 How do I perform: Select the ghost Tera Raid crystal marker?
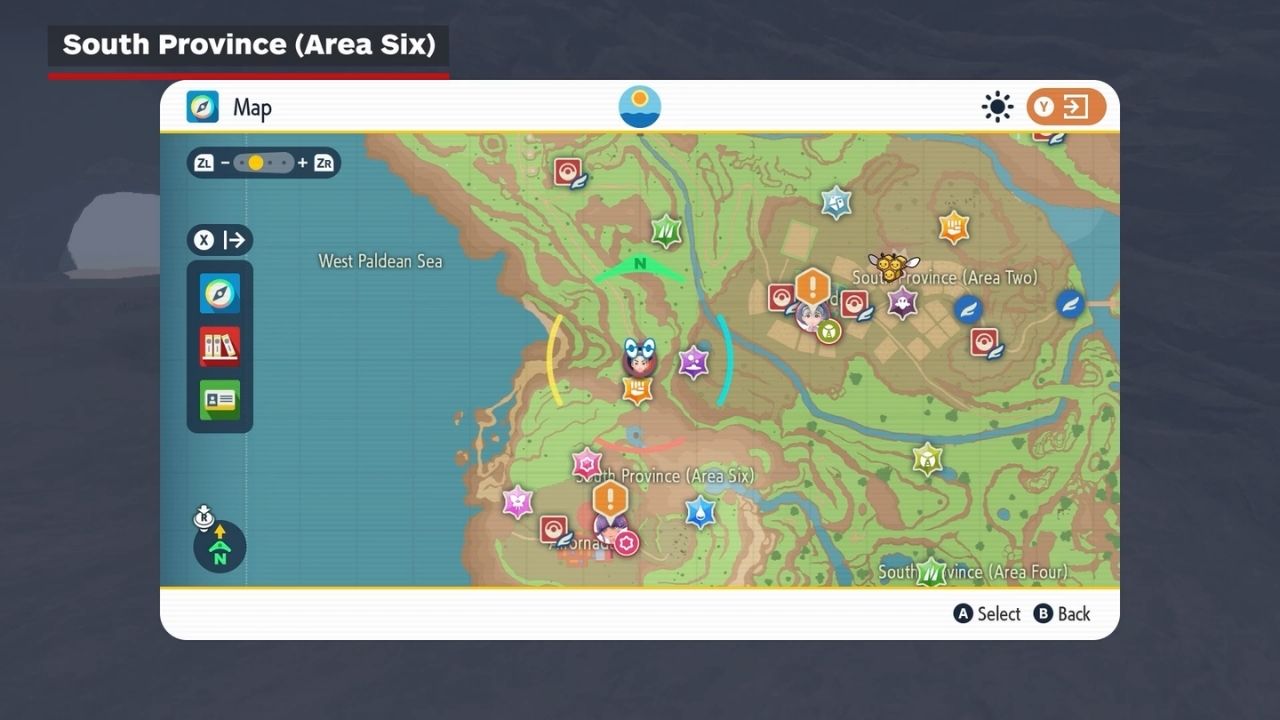902,302
